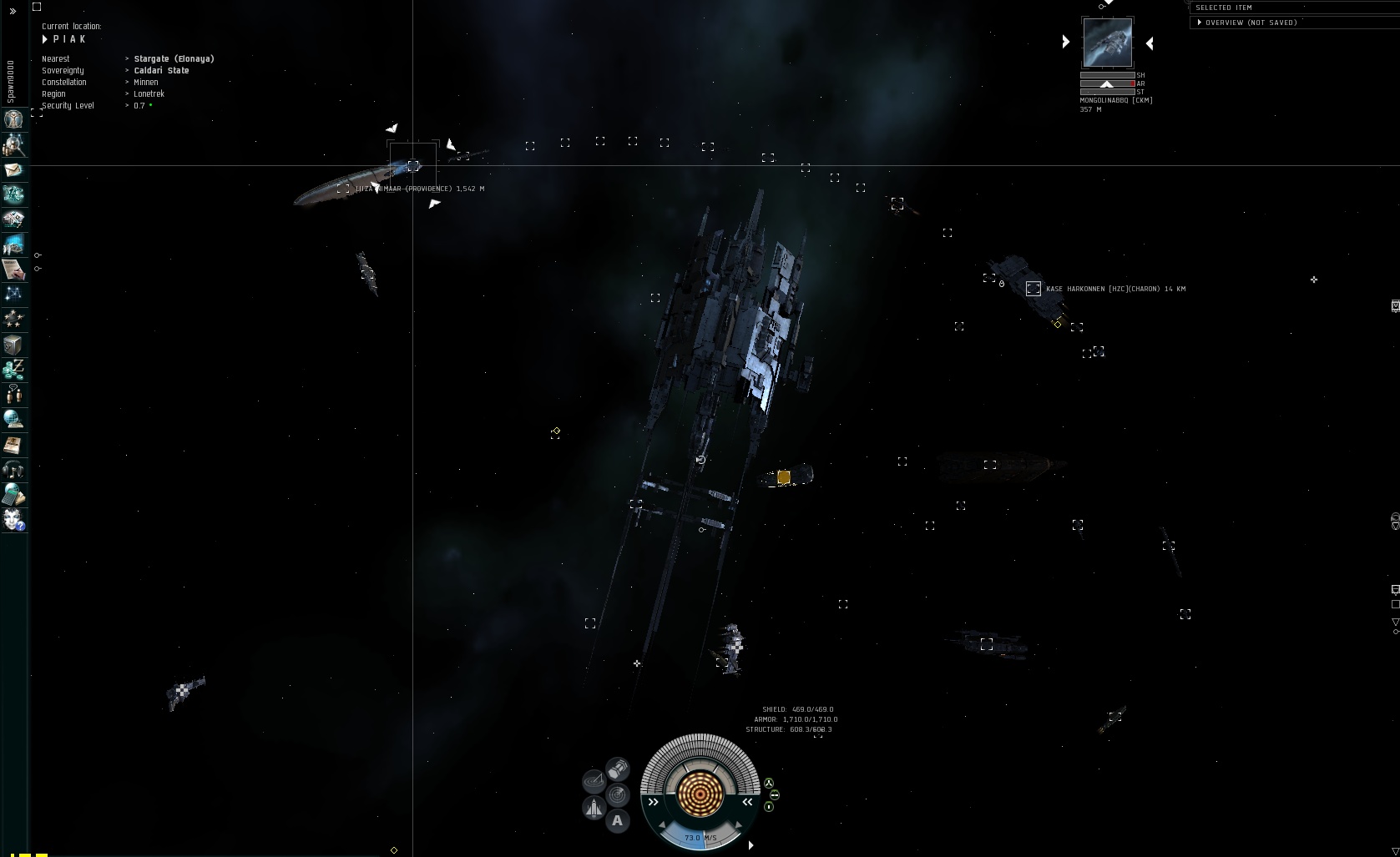Open the scanner radar button

[618, 794]
